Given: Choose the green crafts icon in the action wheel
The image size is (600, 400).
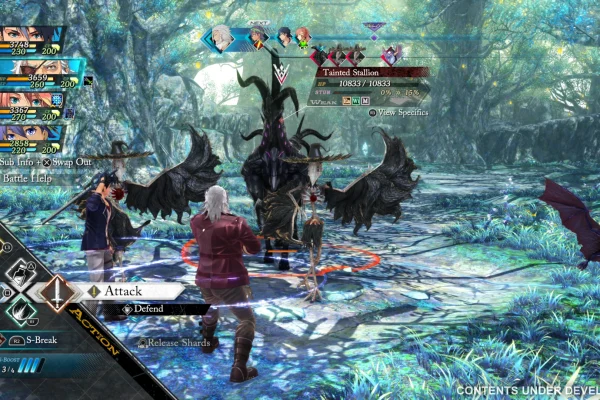Looking at the screenshot, I should point(20,314).
